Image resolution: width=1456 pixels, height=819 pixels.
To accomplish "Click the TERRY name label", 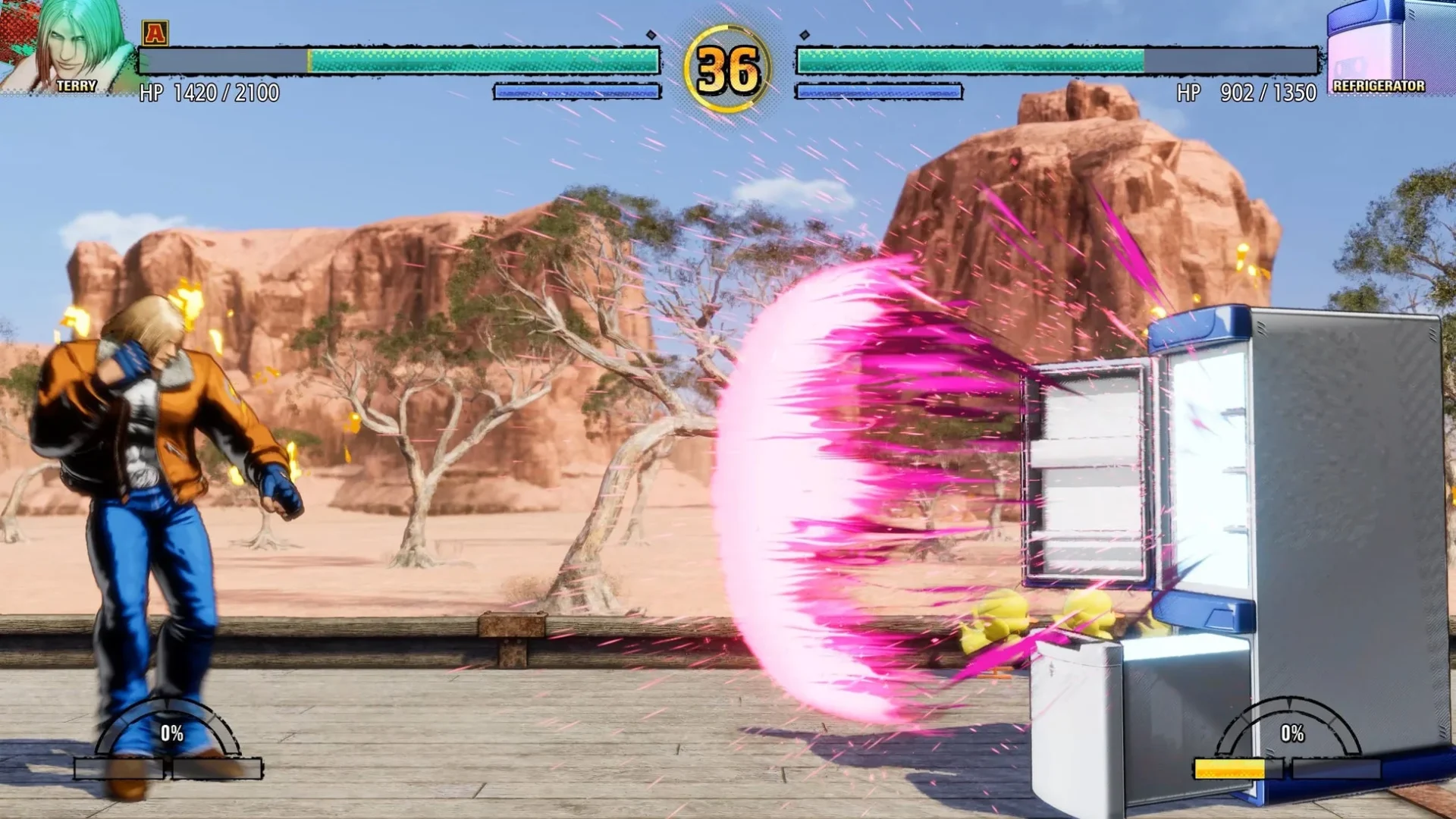I will tap(76, 86).
